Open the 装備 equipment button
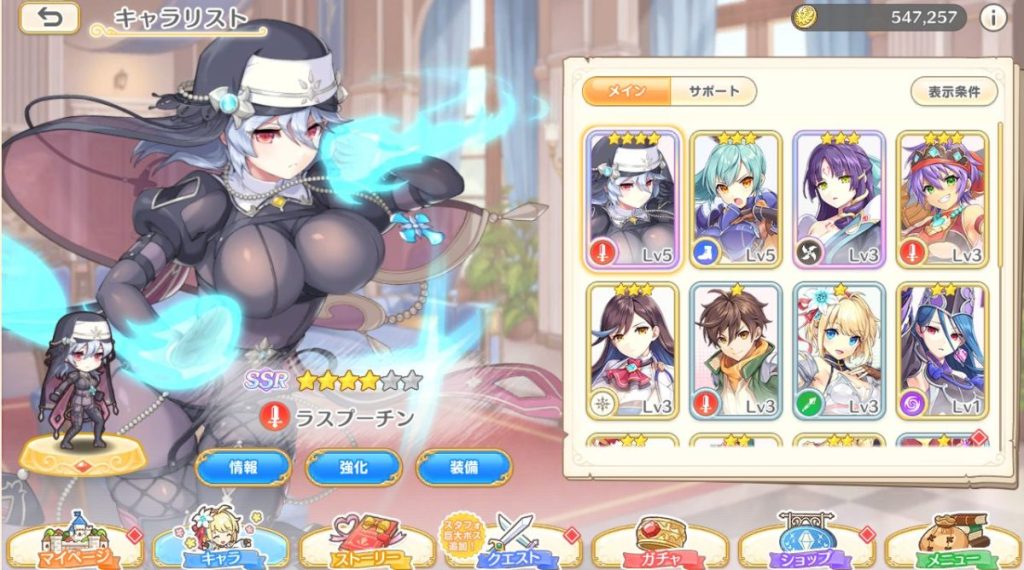The image size is (1024, 570). click(463, 466)
